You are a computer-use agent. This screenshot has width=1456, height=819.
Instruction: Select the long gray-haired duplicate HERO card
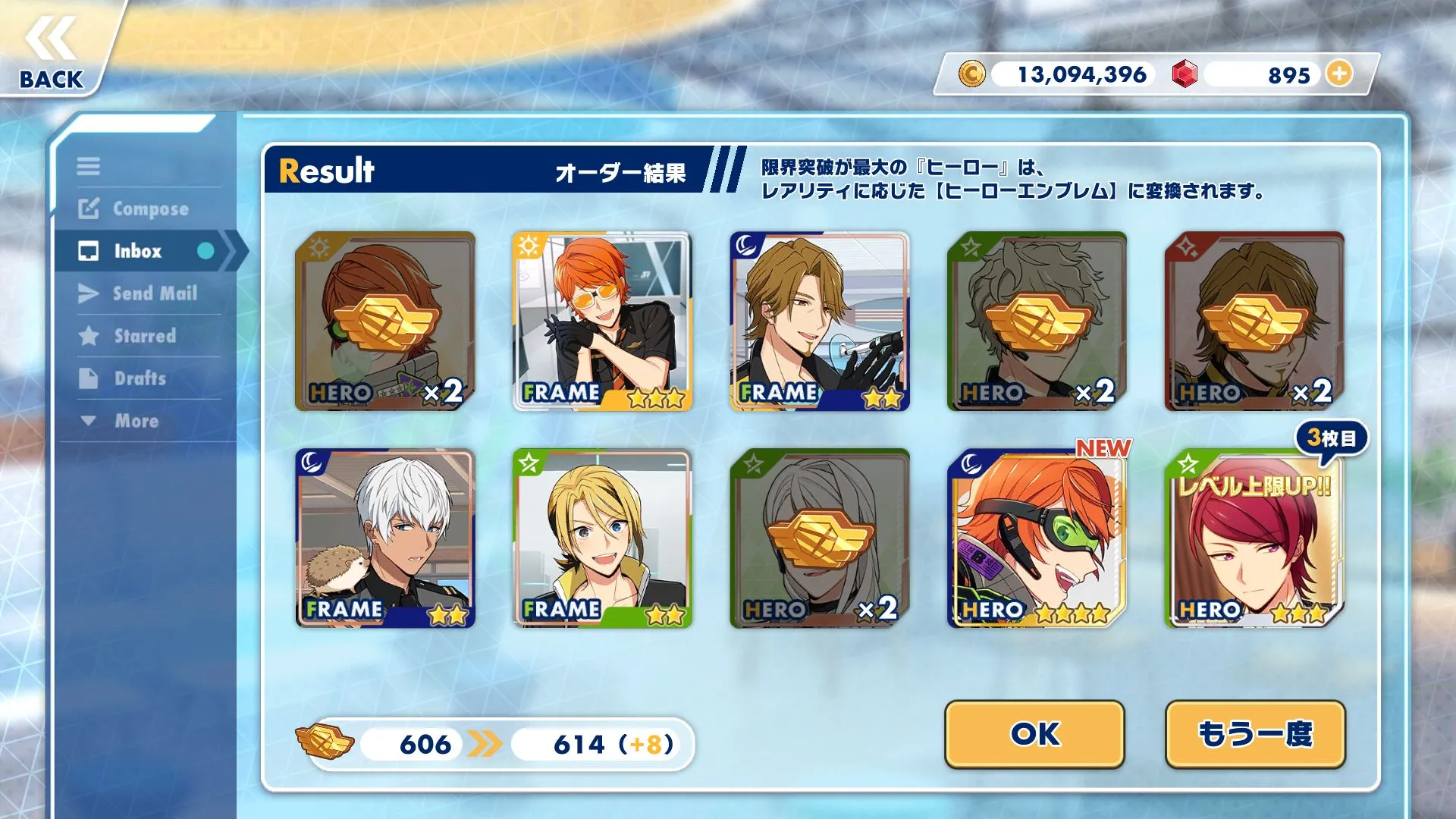[820, 538]
